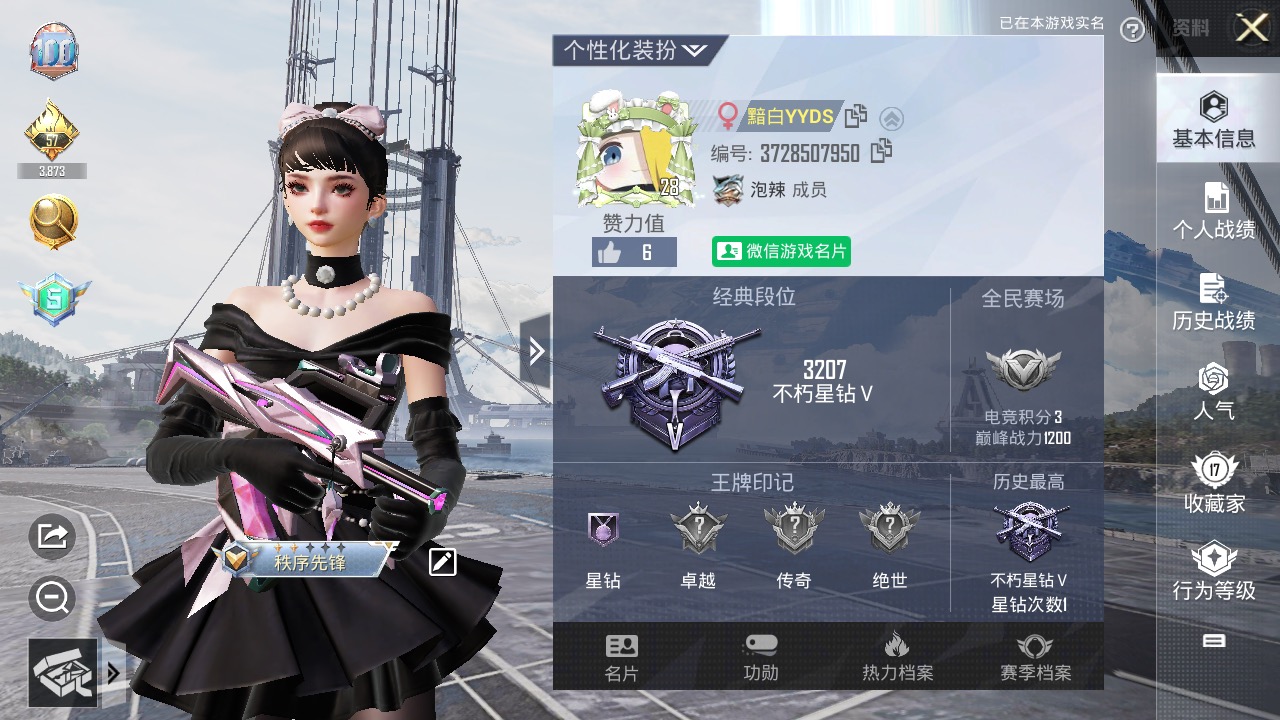
Task: Click the circular up-arrow beside the nickname
Action: point(893,118)
